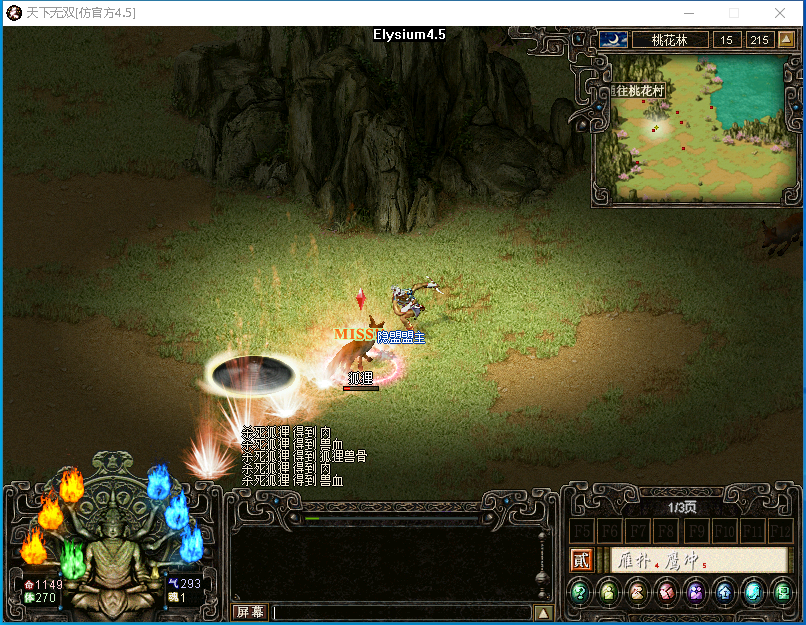806x625 pixels.
Task: Expand chat with the bottom triangle button
Action: 543,612
